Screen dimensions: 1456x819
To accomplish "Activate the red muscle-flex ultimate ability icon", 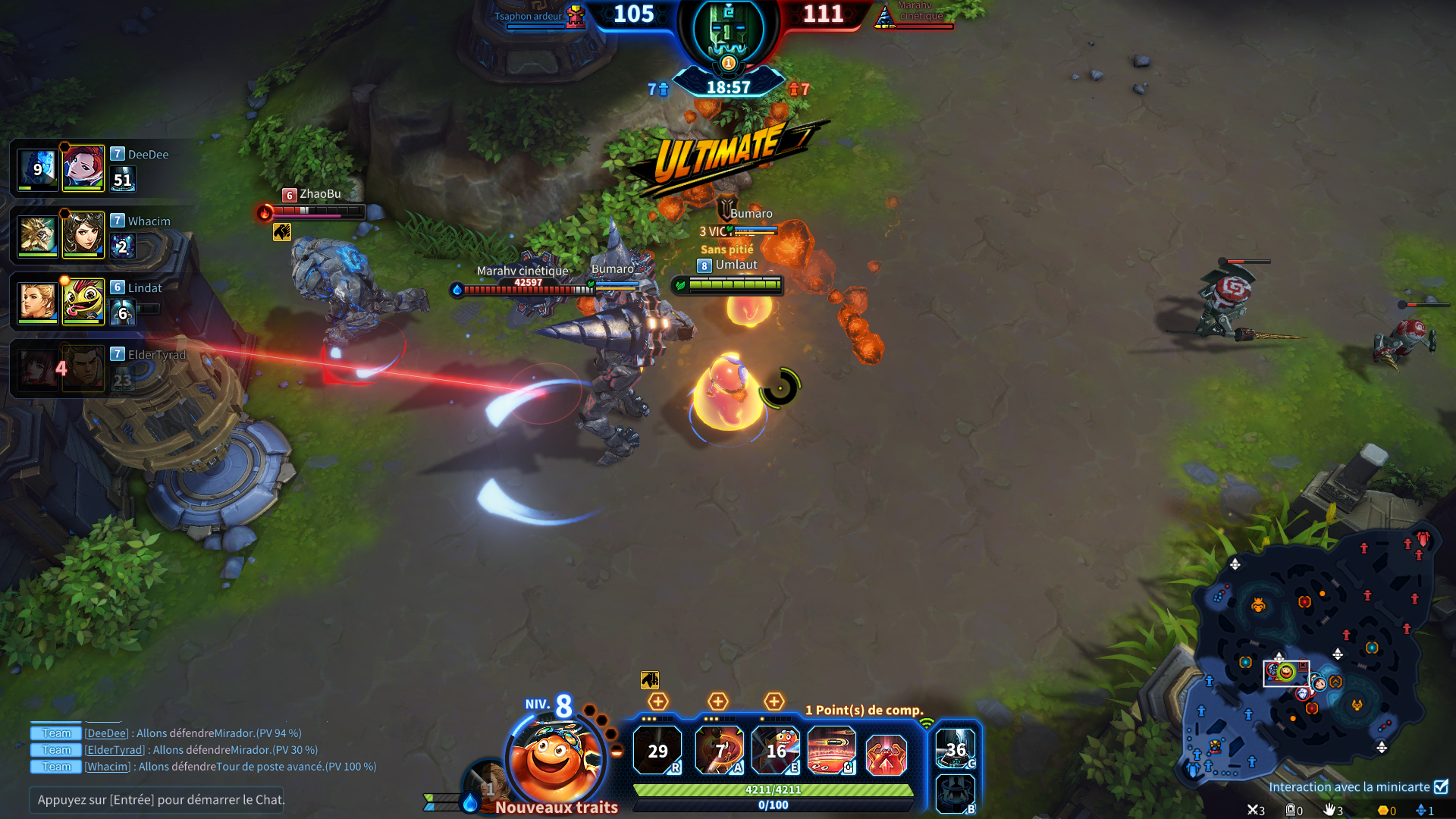I will [886, 754].
